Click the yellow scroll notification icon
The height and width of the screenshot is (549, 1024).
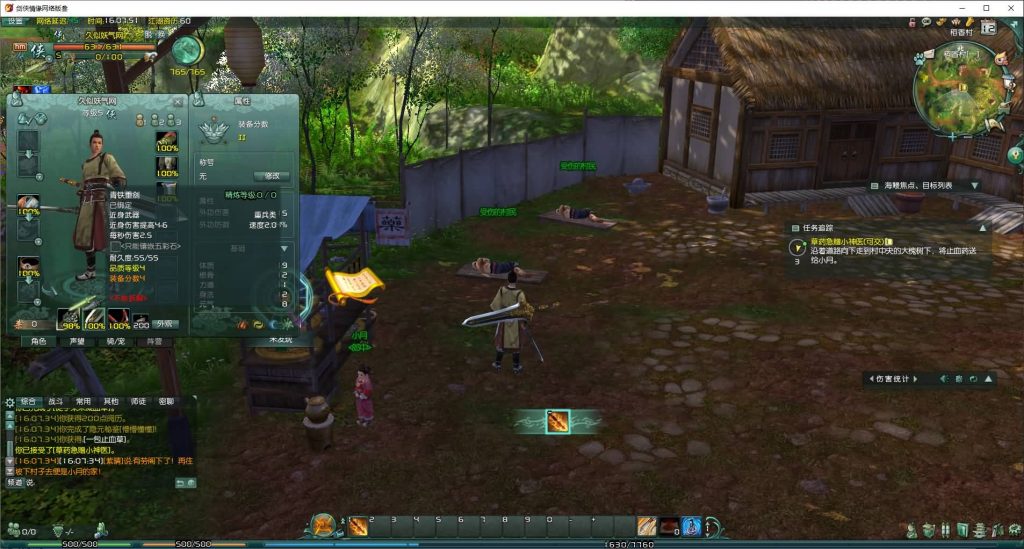click(x=354, y=287)
